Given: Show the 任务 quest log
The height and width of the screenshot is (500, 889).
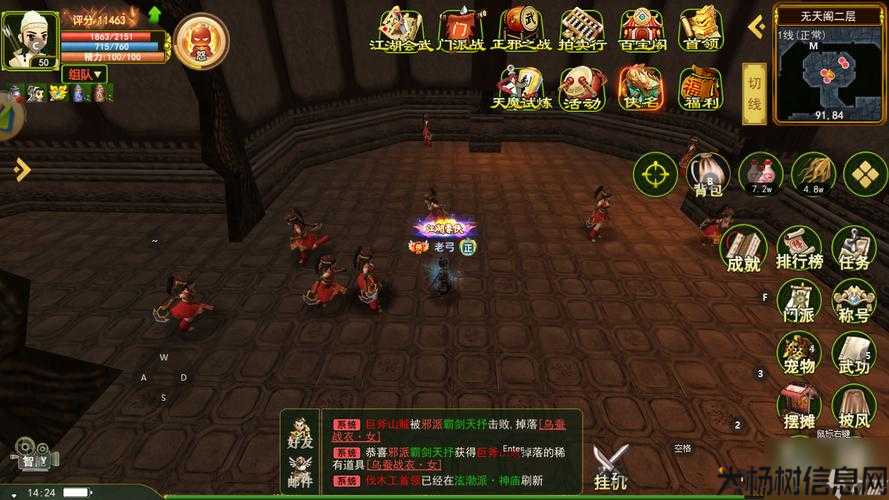Looking at the screenshot, I should click(854, 247).
